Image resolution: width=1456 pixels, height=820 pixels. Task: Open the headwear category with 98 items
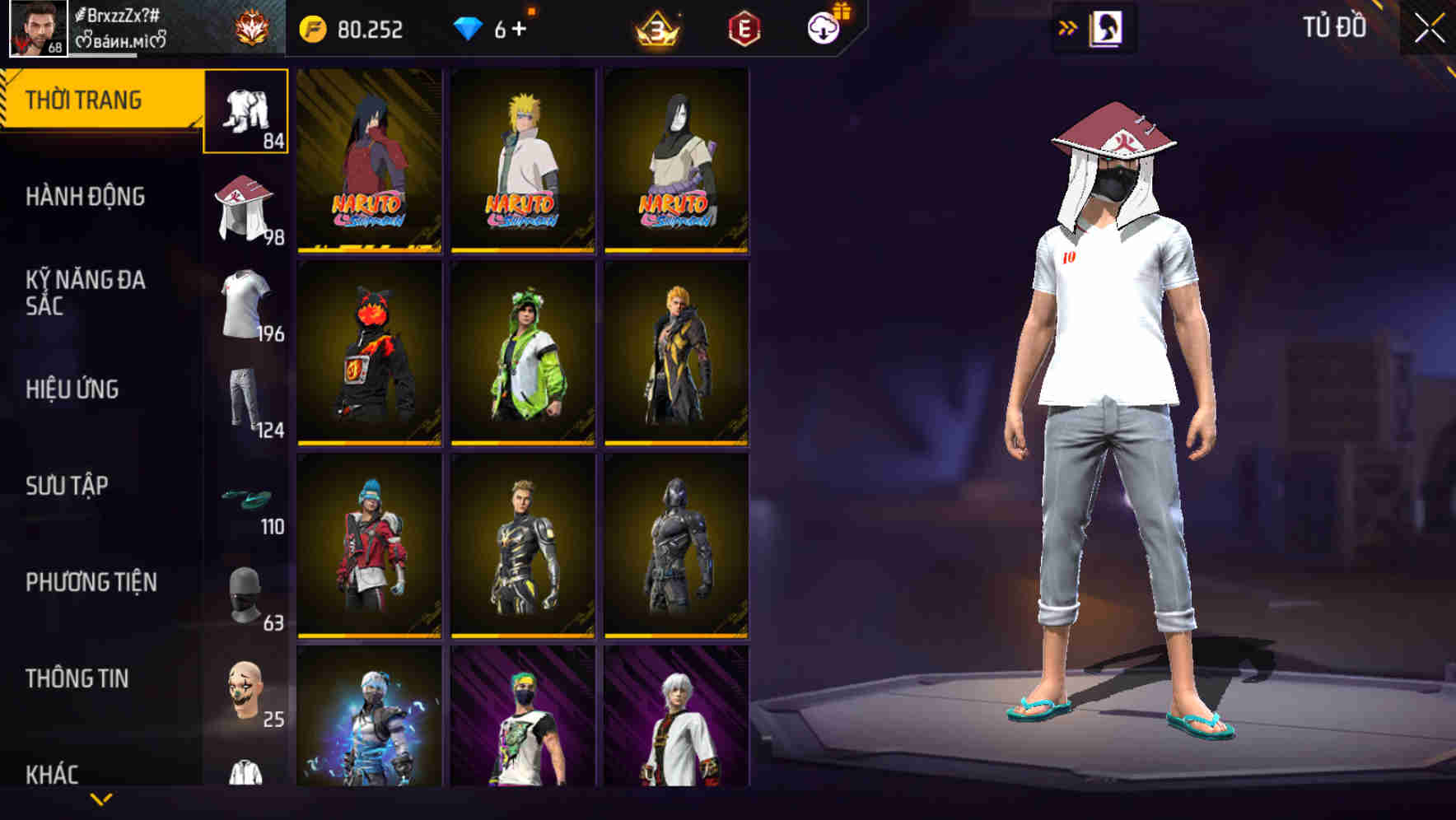click(x=245, y=207)
